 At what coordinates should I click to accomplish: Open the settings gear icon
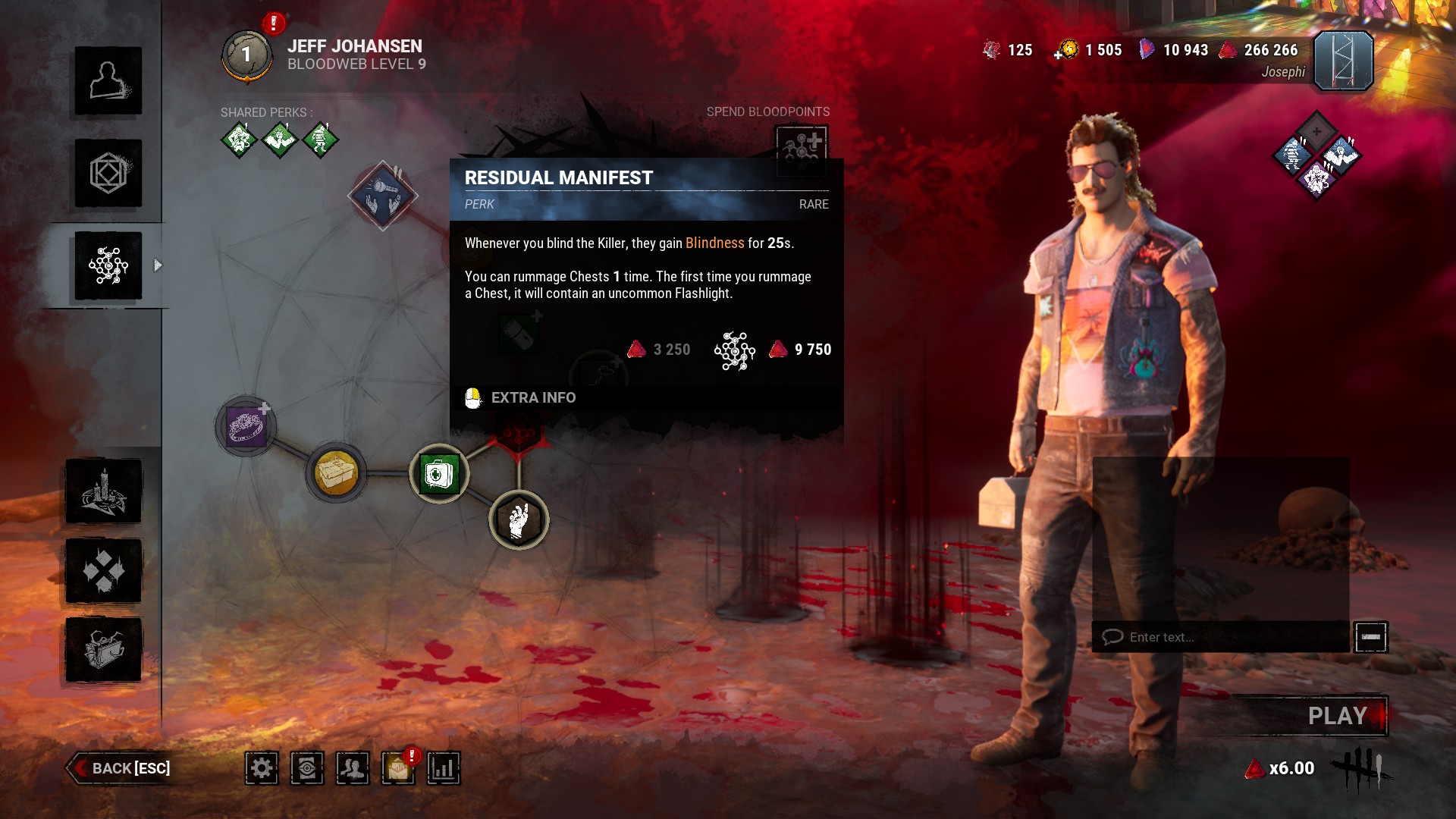pos(262,768)
